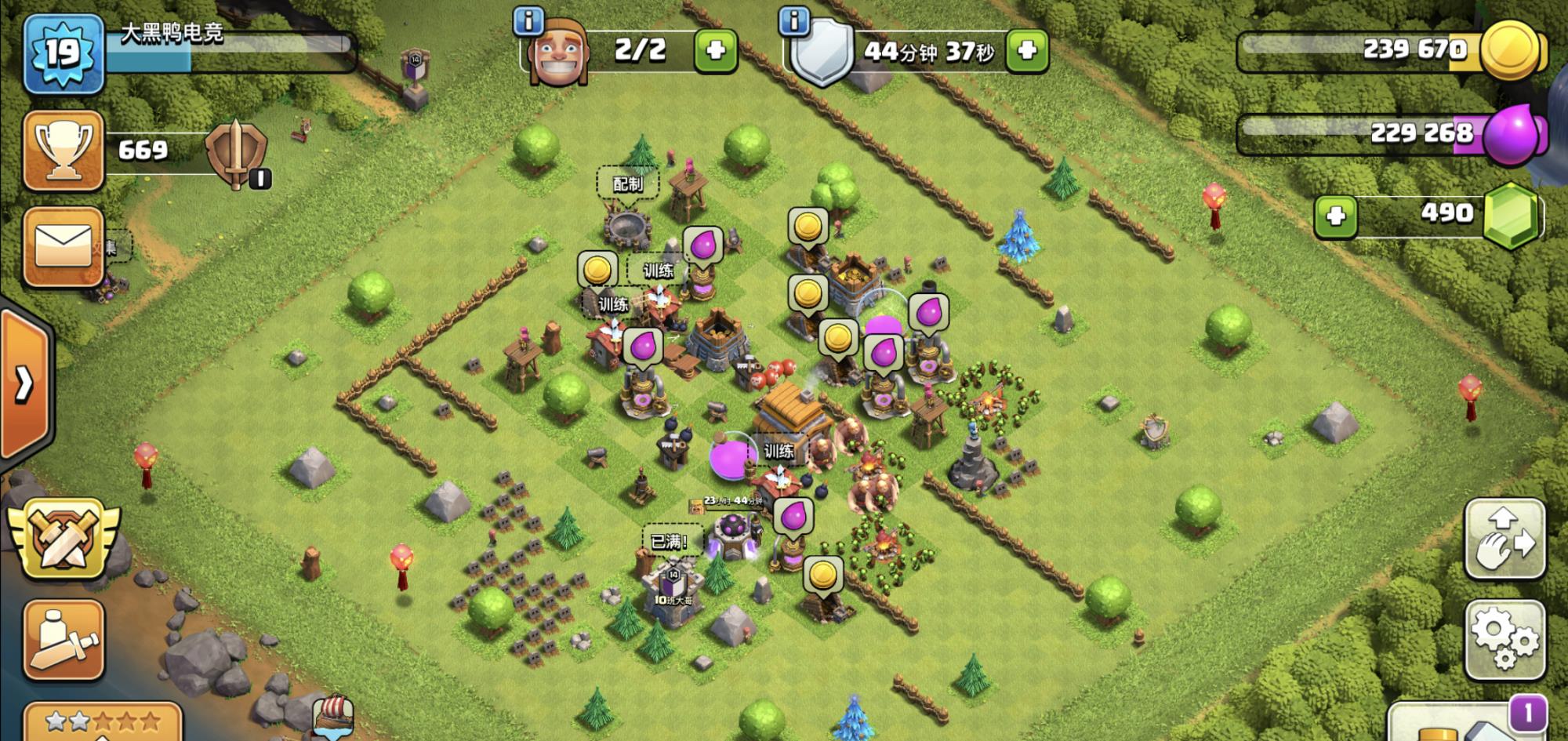Screen dimensions: 1568x741
Task: Open the star bonus progress panel
Action: (103, 721)
